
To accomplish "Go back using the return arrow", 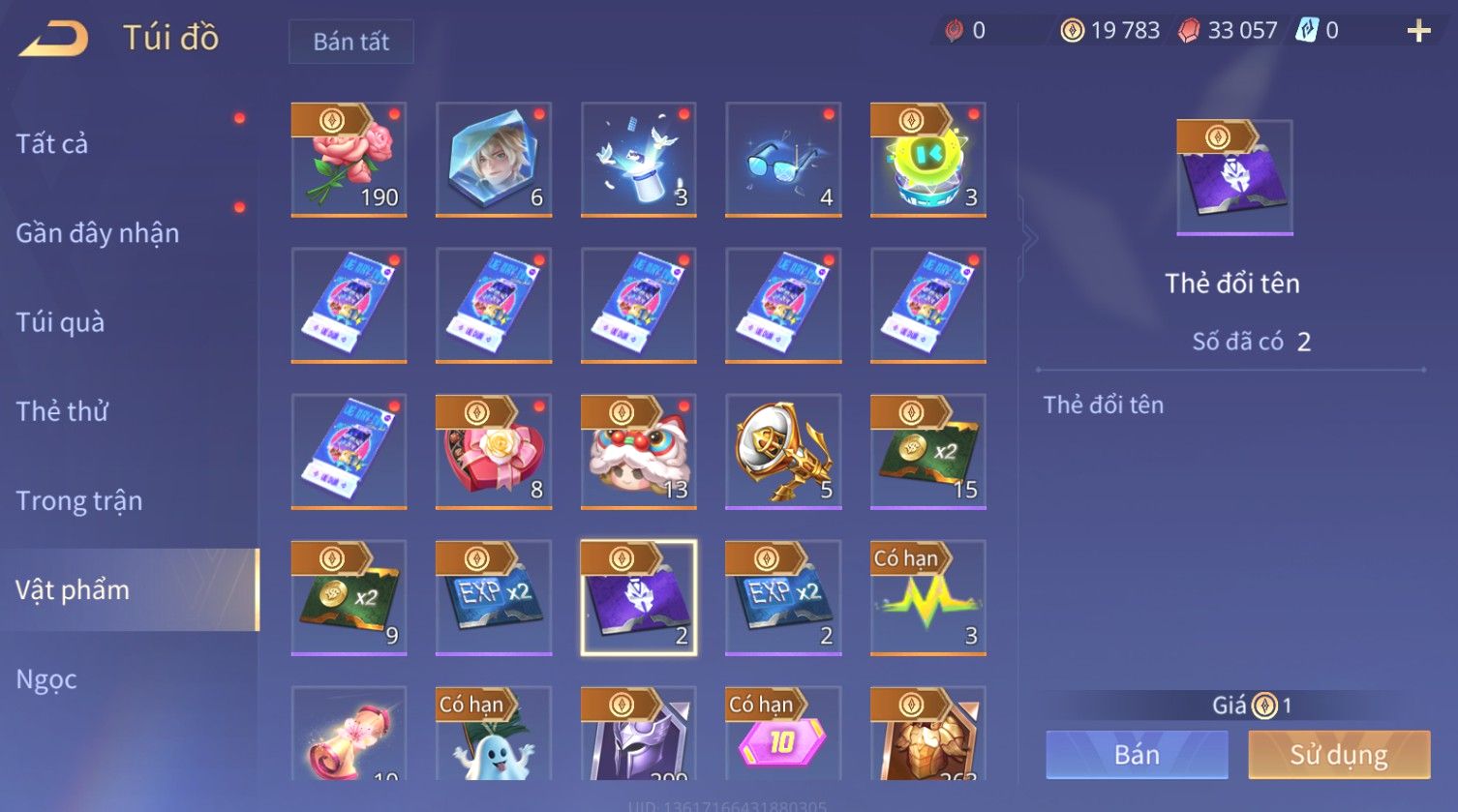I will click(54, 39).
